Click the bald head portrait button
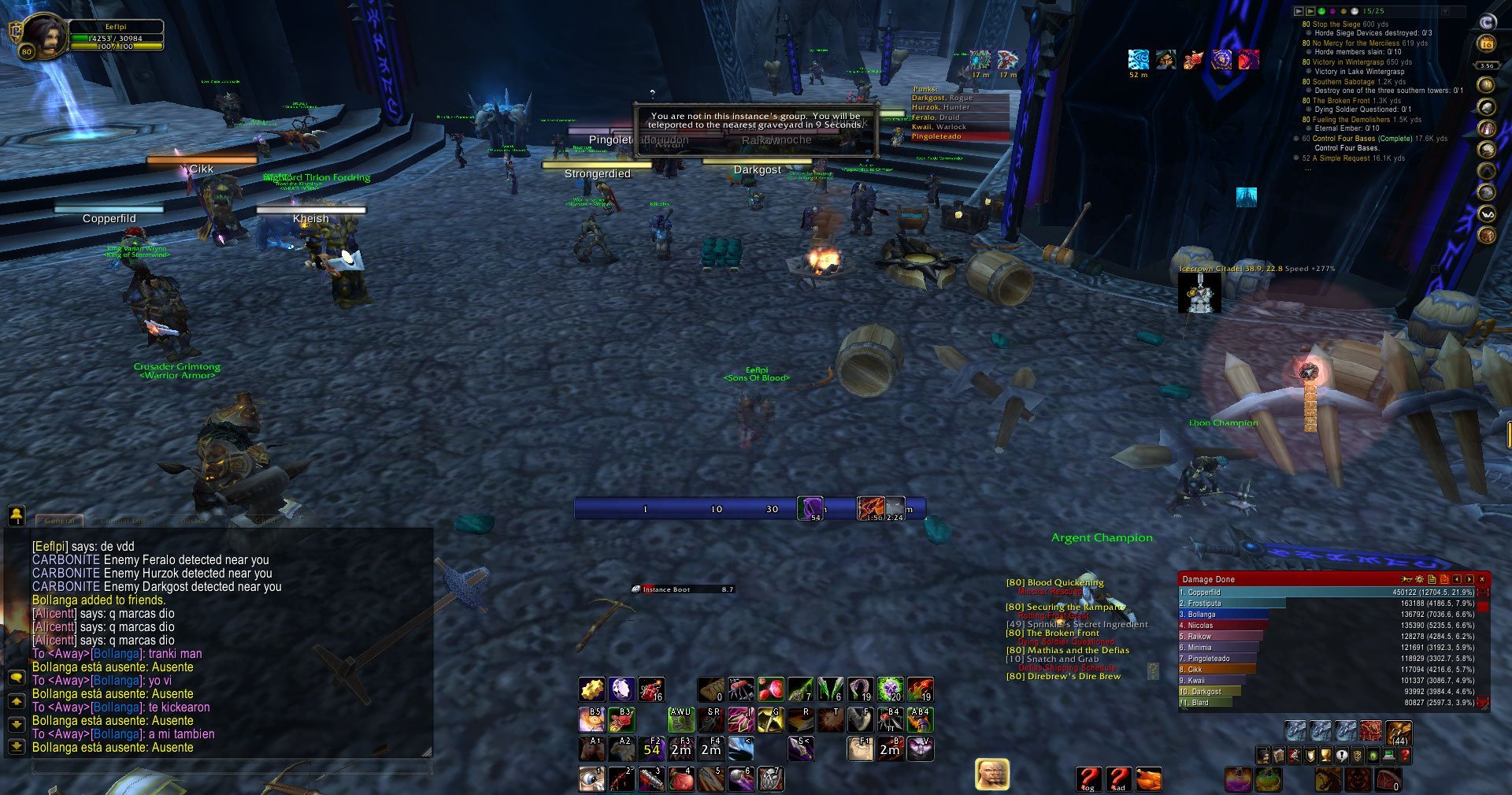The width and height of the screenshot is (1512, 795). click(x=991, y=775)
